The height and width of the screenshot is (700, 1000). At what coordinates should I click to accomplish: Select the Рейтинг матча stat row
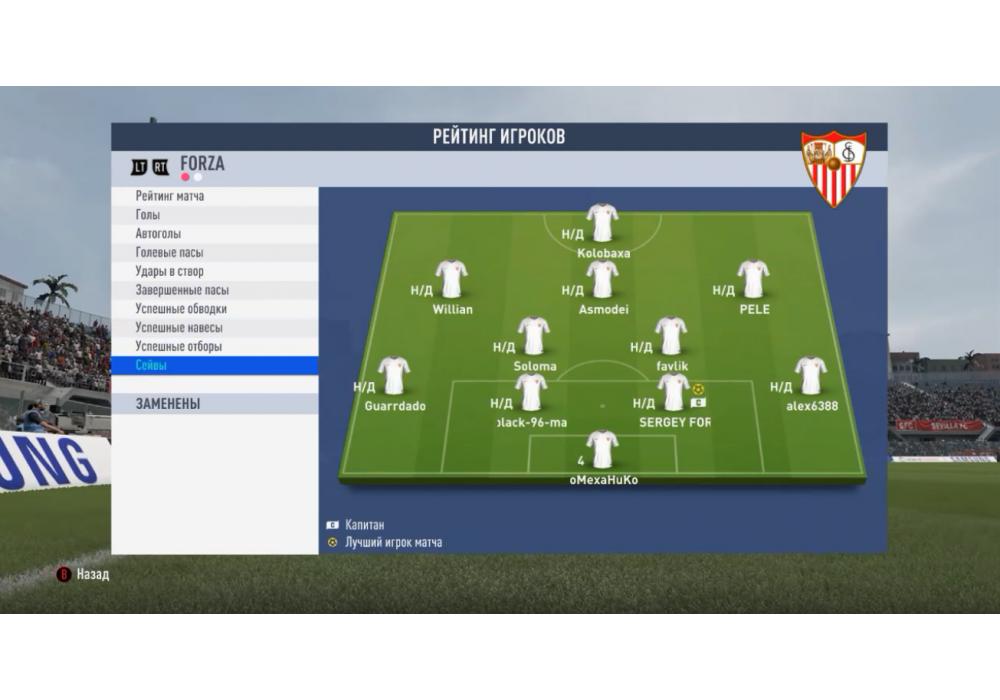170,196
